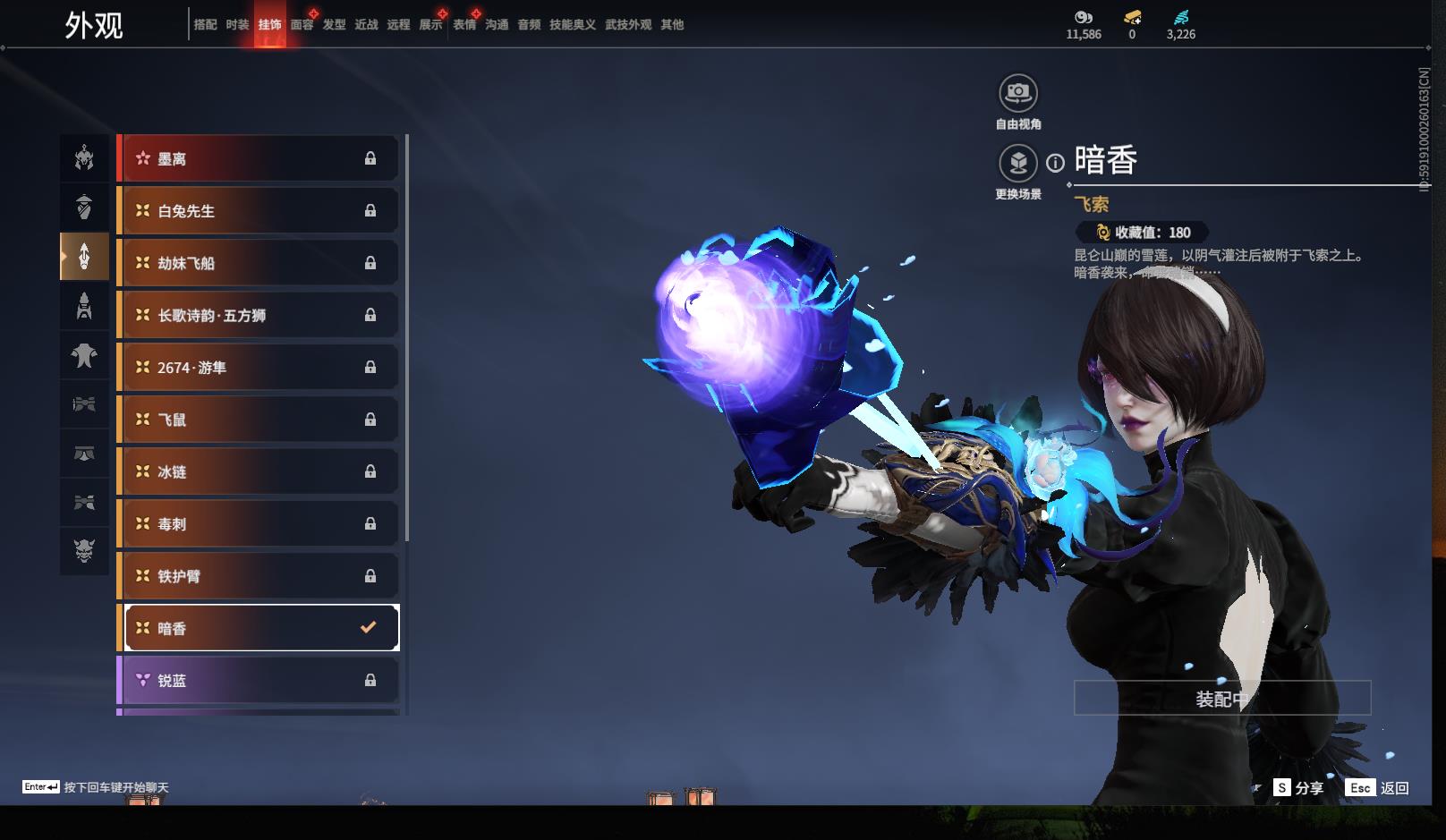Click the 装配中 equip button
This screenshot has height=840, width=1446.
pyautogui.click(x=1221, y=699)
